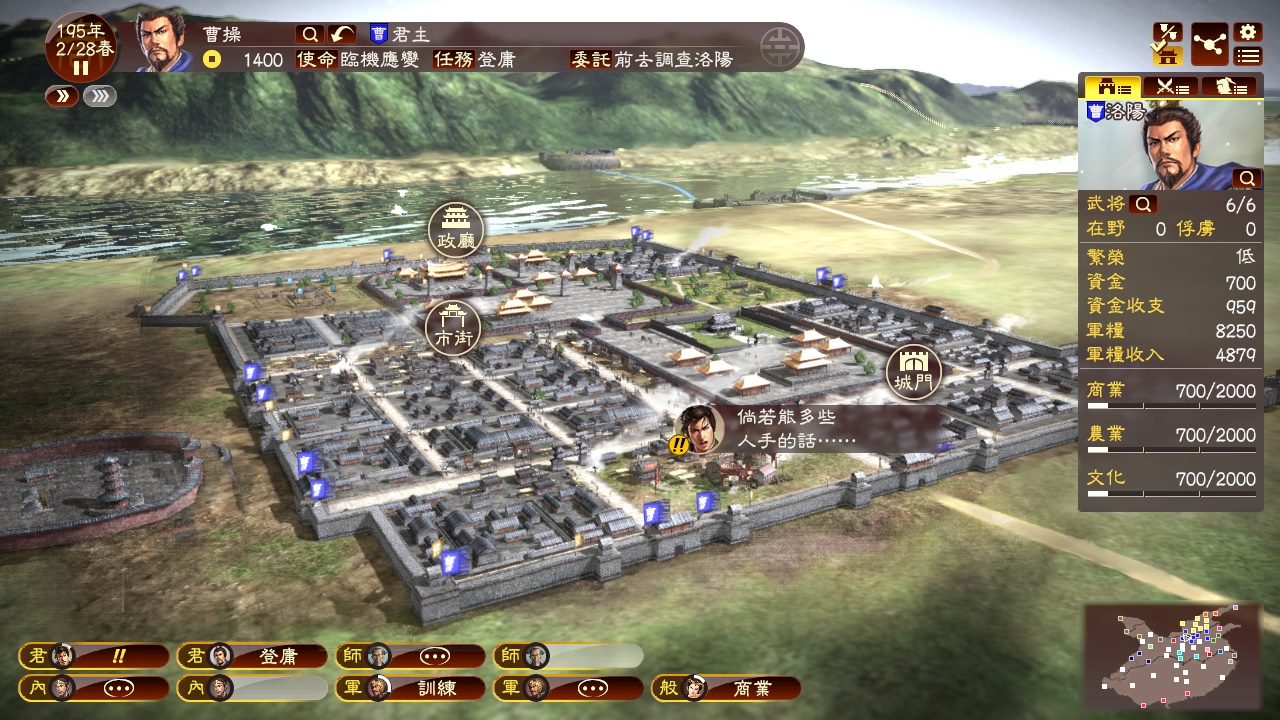
Task: Set game speed to double arrows
Action: pyautogui.click(x=61, y=96)
